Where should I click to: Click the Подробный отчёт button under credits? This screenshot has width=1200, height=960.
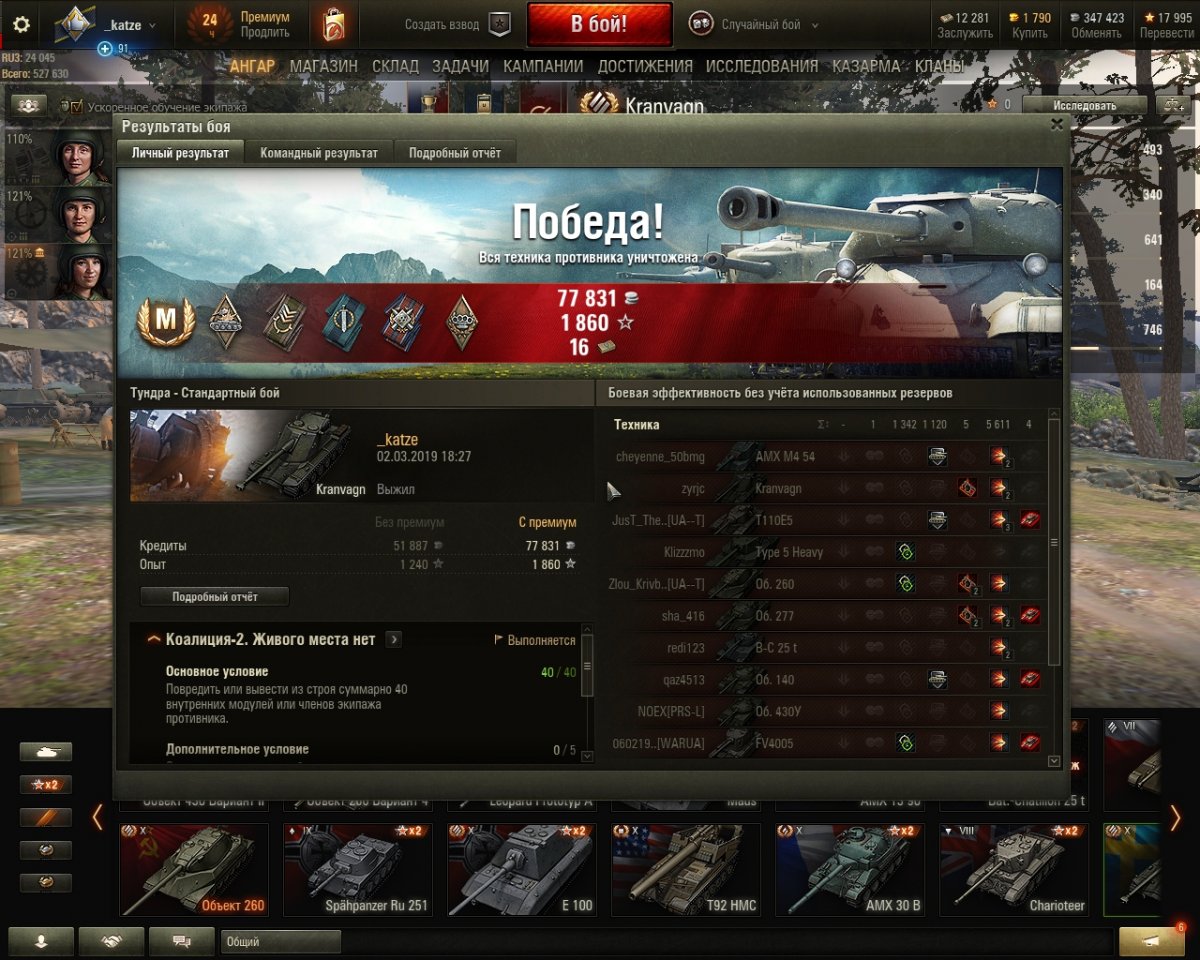(x=215, y=597)
